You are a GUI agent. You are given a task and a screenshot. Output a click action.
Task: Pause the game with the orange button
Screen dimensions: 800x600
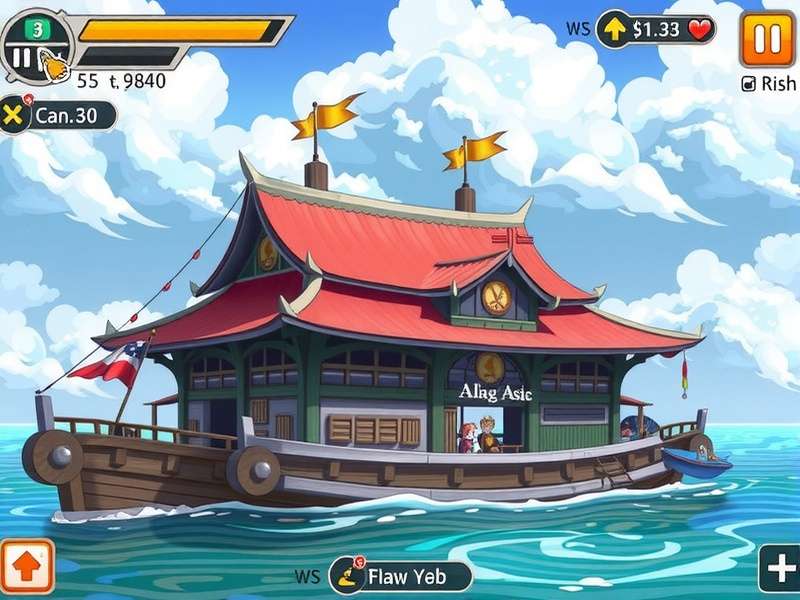pos(767,38)
